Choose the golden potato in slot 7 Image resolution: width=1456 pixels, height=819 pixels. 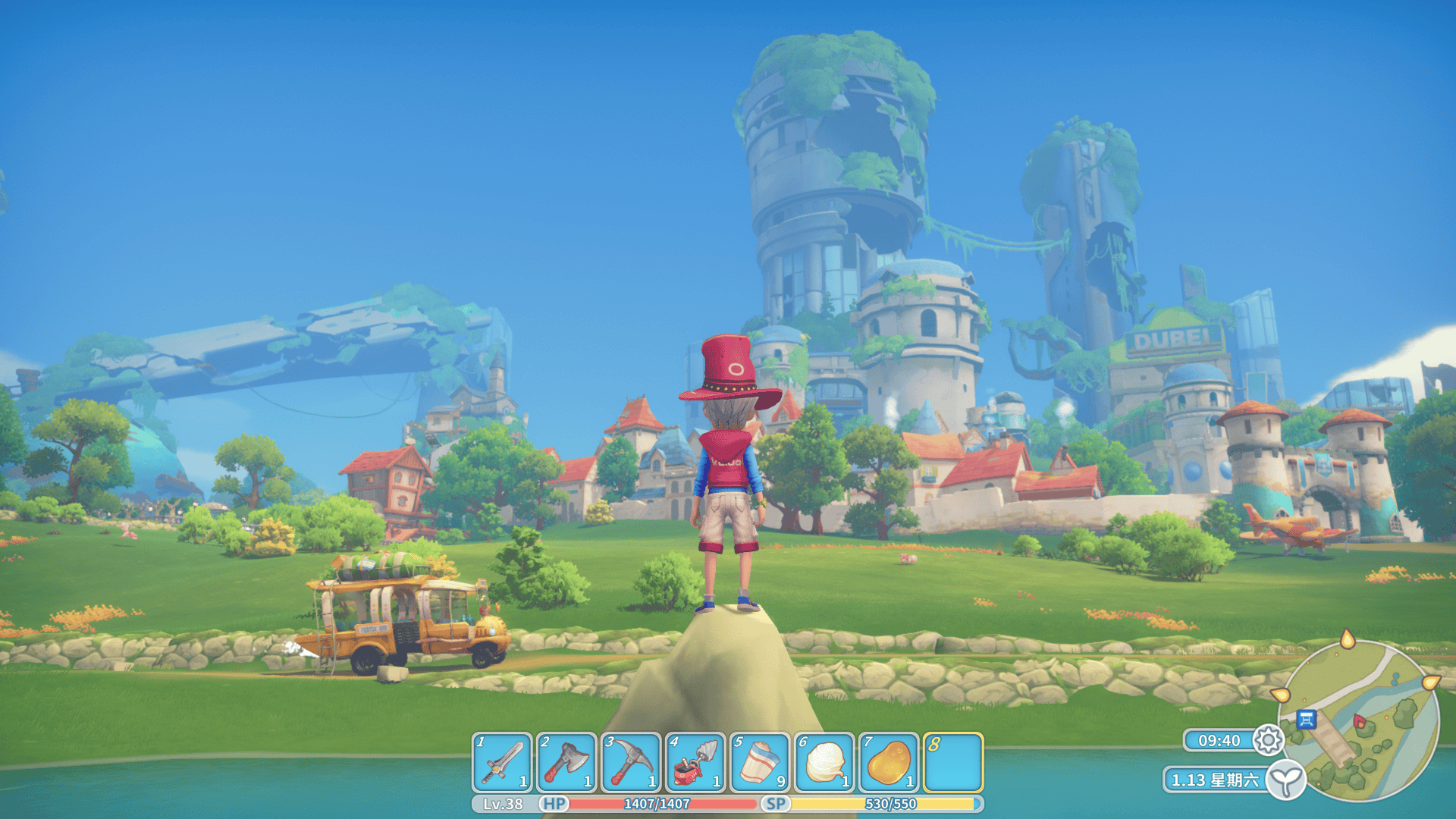889,762
